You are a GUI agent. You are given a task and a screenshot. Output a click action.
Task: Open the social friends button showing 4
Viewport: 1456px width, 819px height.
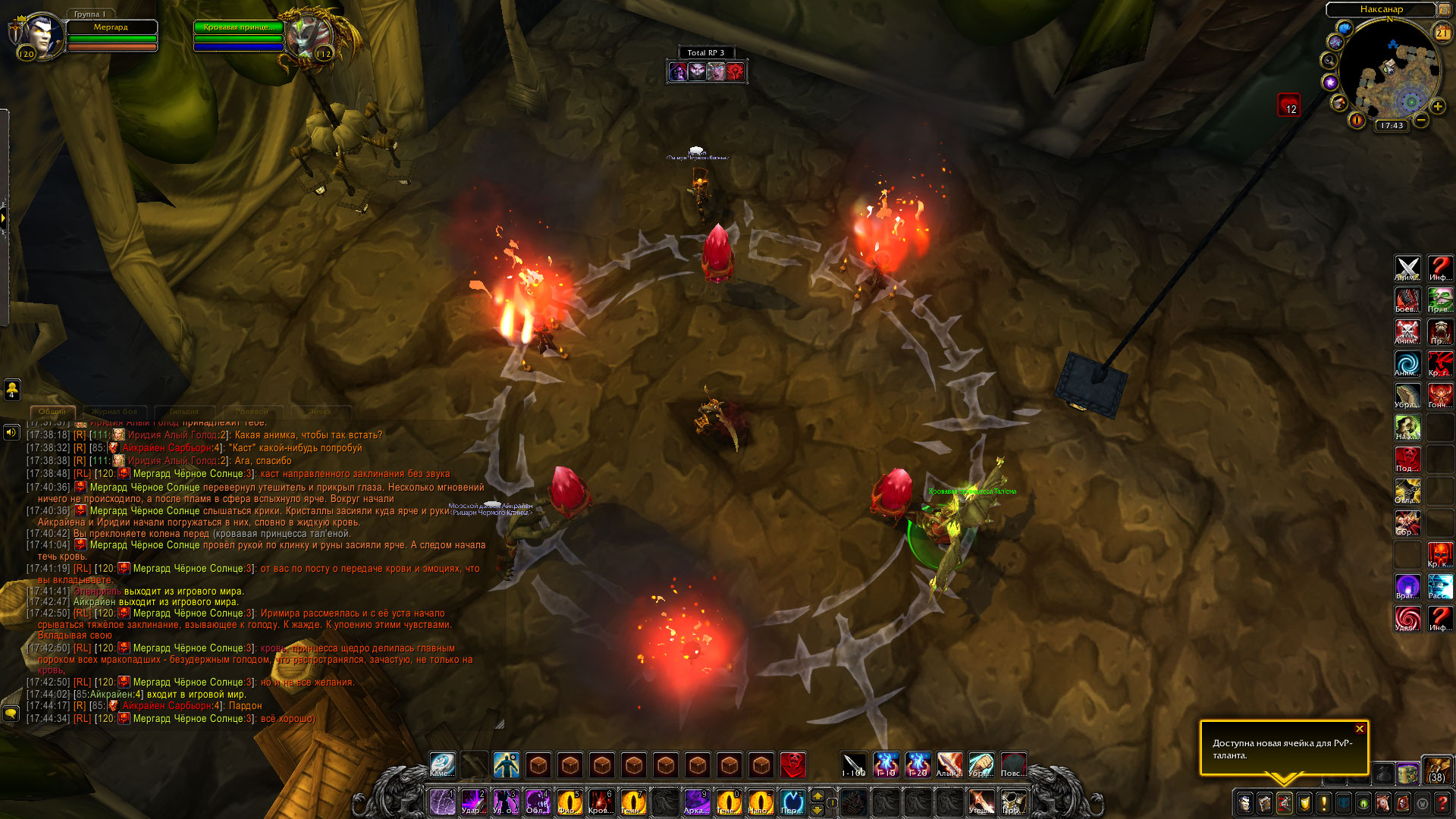coord(12,390)
